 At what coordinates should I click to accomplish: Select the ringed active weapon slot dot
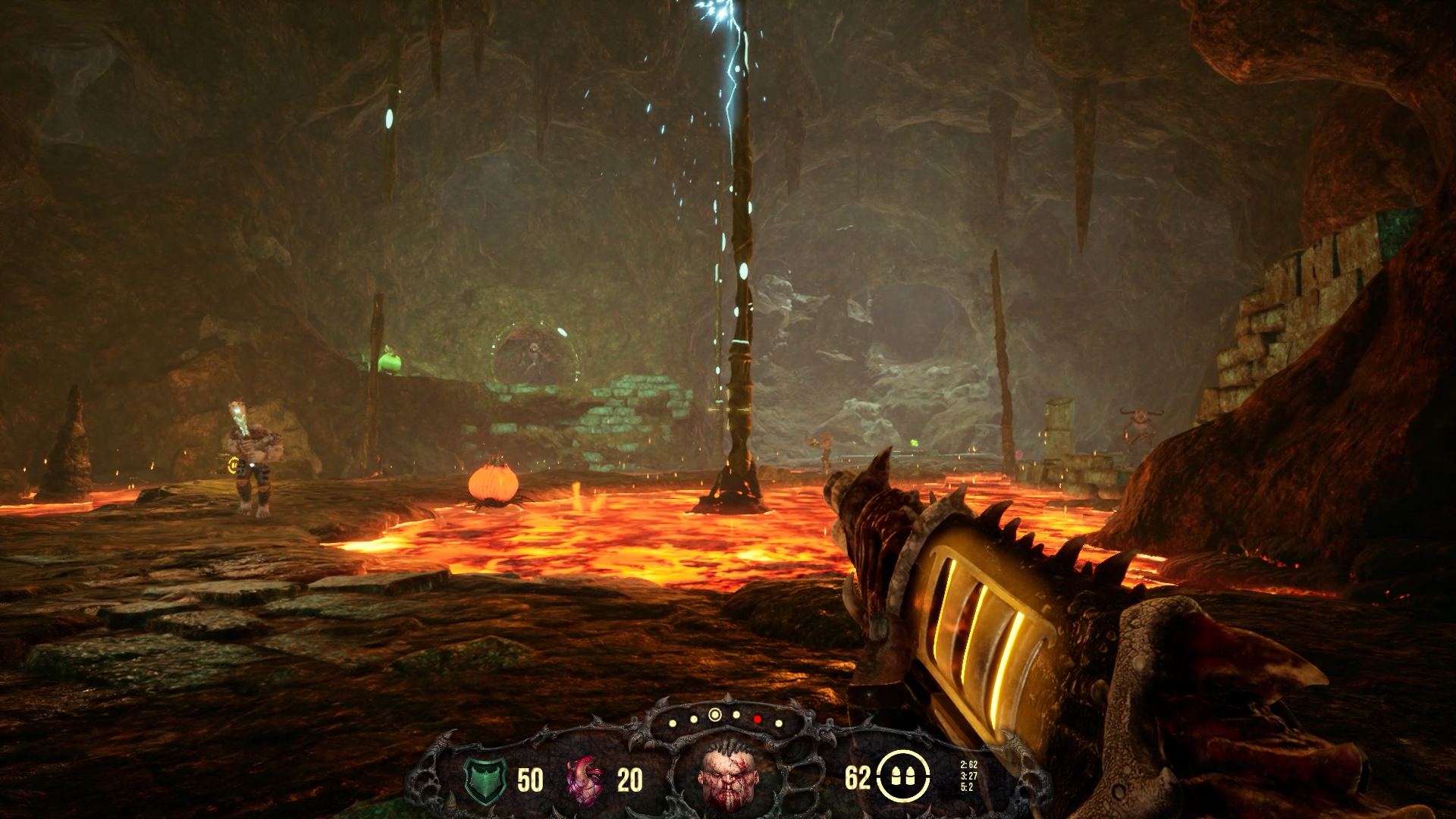pos(714,714)
